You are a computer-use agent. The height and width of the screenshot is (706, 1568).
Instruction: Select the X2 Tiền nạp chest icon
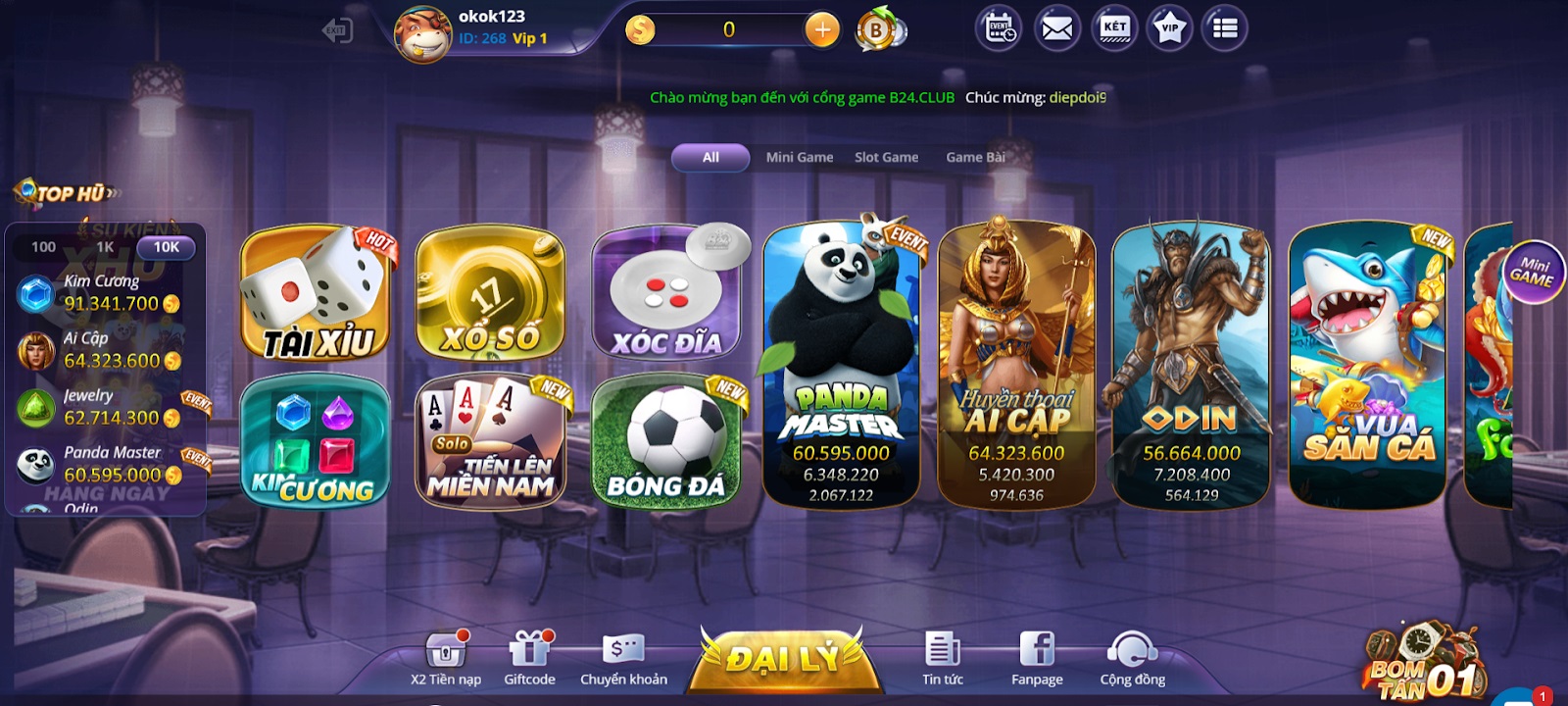[x=446, y=649]
